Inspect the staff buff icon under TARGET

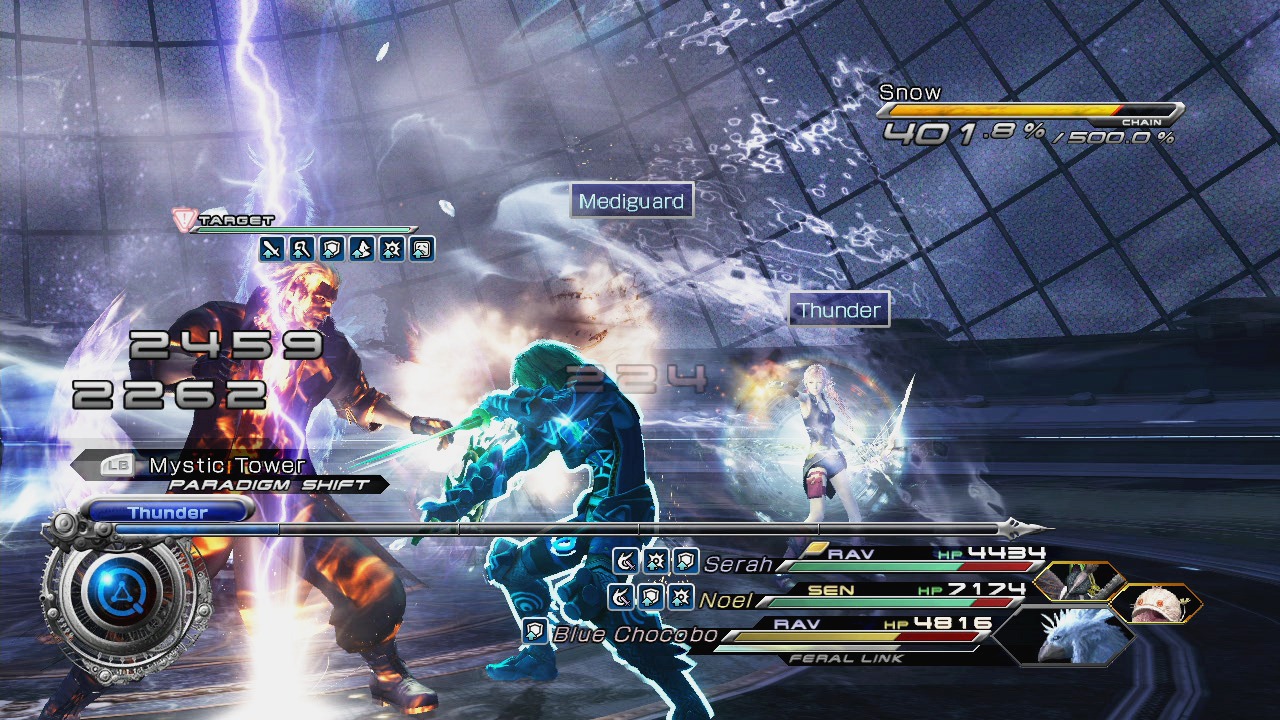[x=302, y=249]
